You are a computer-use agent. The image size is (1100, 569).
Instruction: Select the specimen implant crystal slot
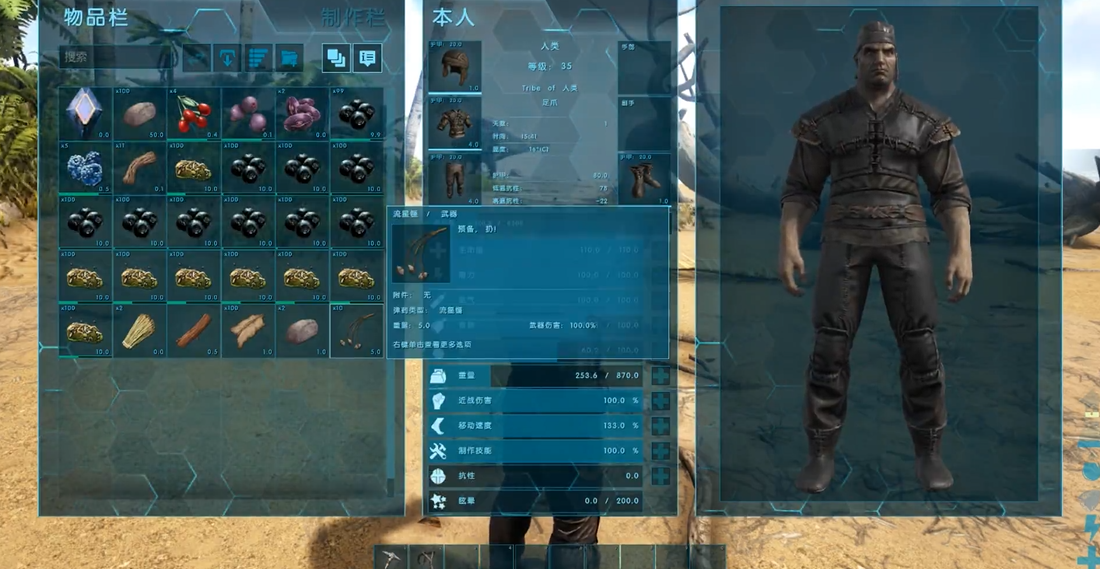coord(84,113)
